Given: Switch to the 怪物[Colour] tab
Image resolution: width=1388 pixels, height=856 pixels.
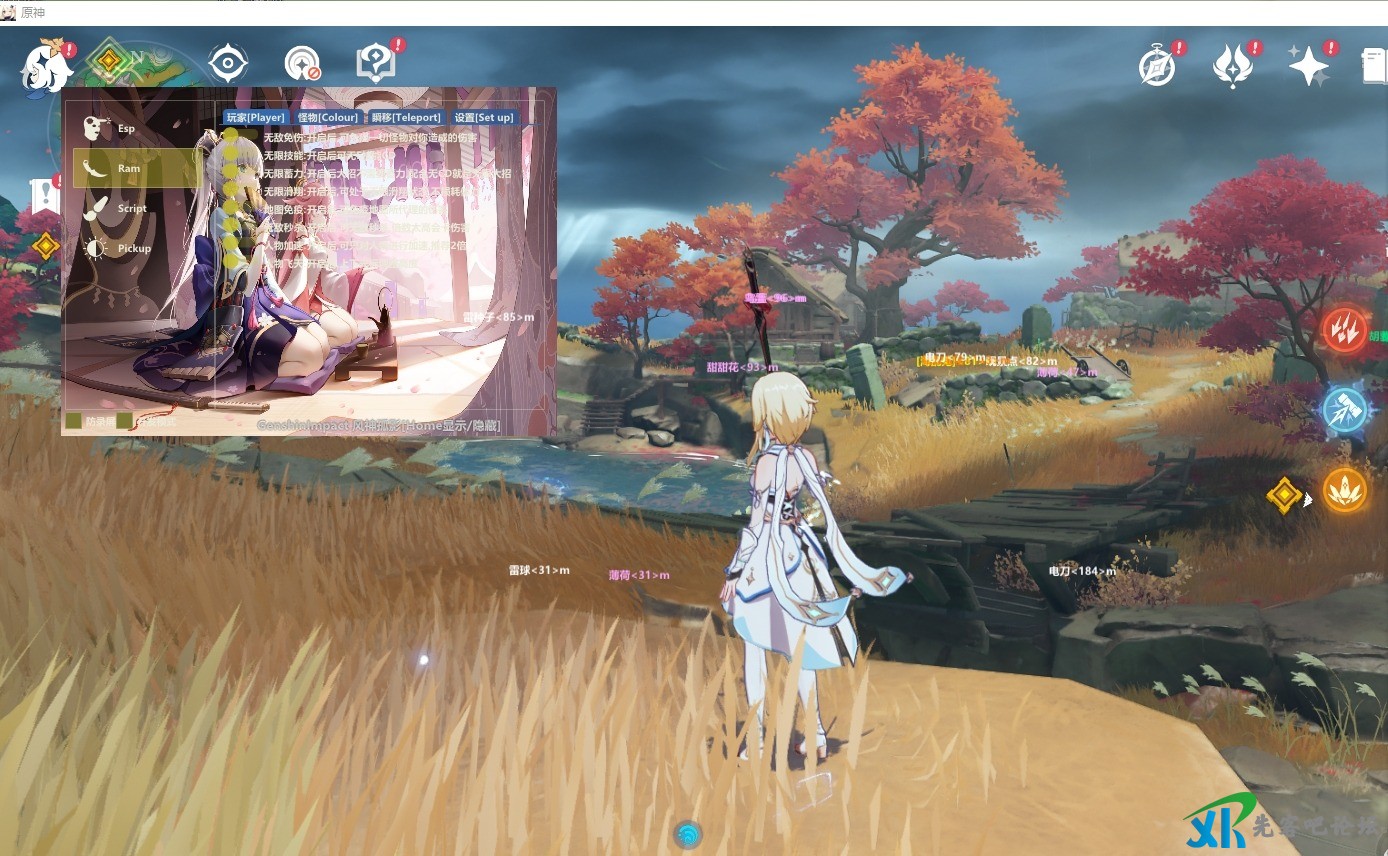Looking at the screenshot, I should 327,117.
